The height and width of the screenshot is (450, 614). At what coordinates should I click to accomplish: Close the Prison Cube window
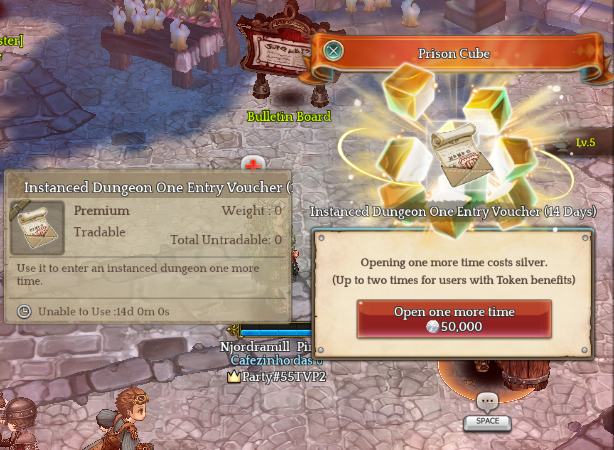(x=334, y=51)
